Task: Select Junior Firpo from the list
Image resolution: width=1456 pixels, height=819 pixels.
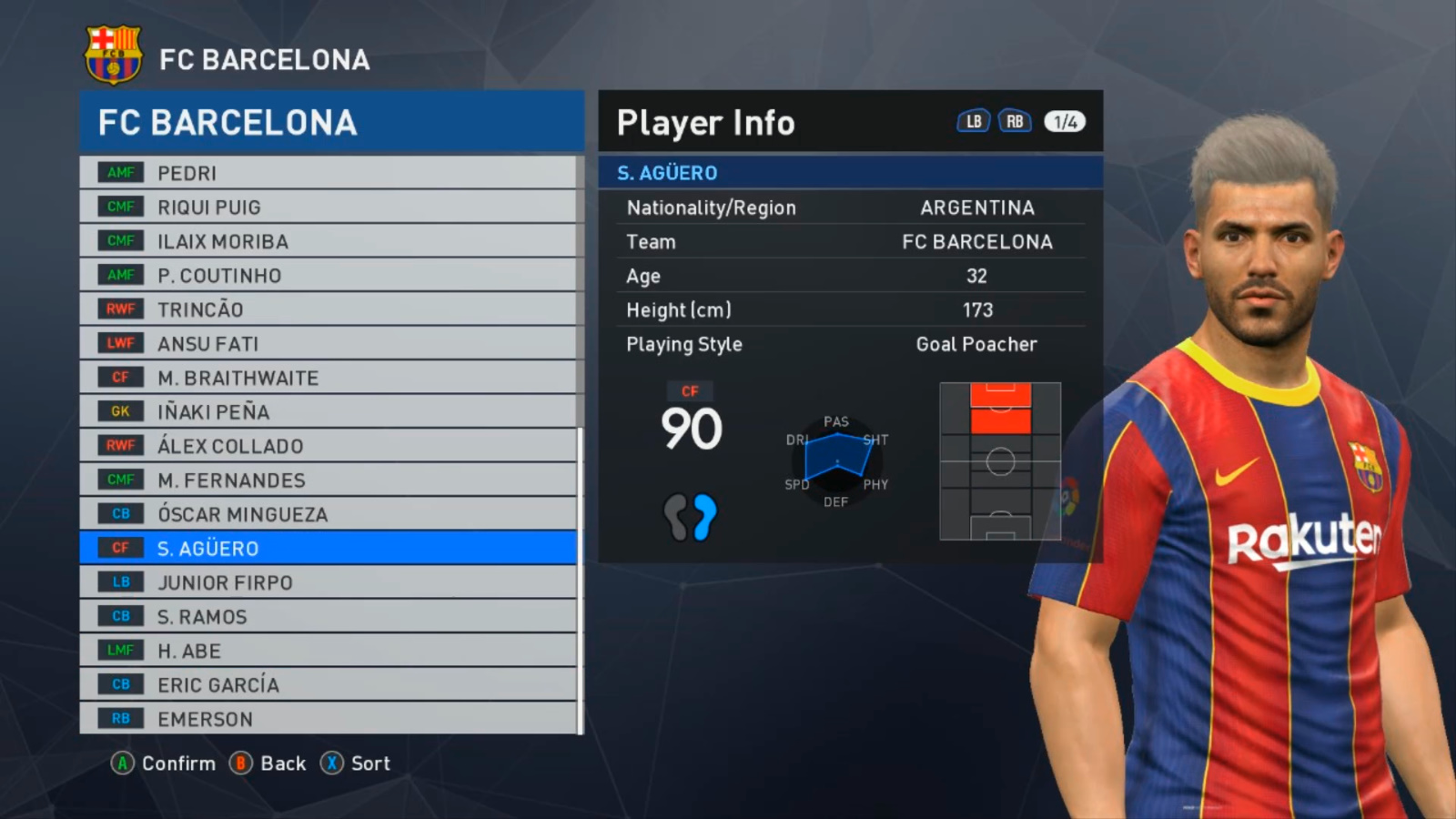Action: [x=328, y=582]
